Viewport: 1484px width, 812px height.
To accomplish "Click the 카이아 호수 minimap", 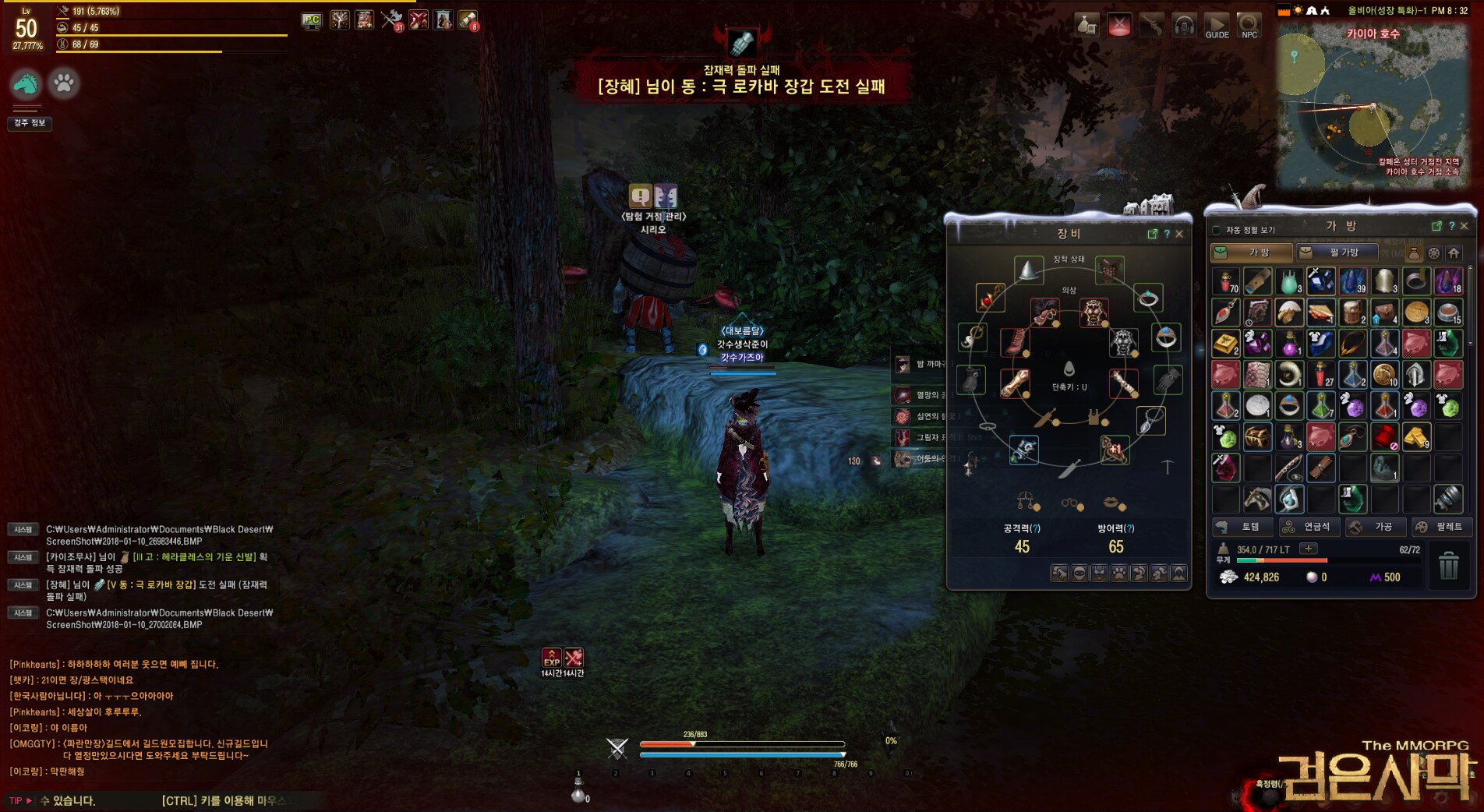I will tap(1372, 109).
